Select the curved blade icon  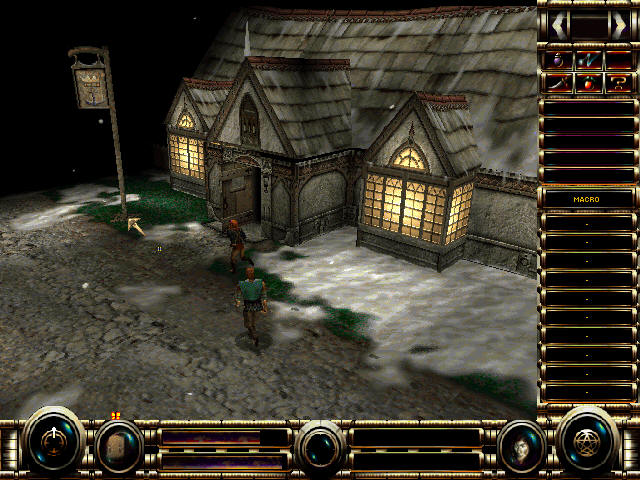tap(559, 83)
